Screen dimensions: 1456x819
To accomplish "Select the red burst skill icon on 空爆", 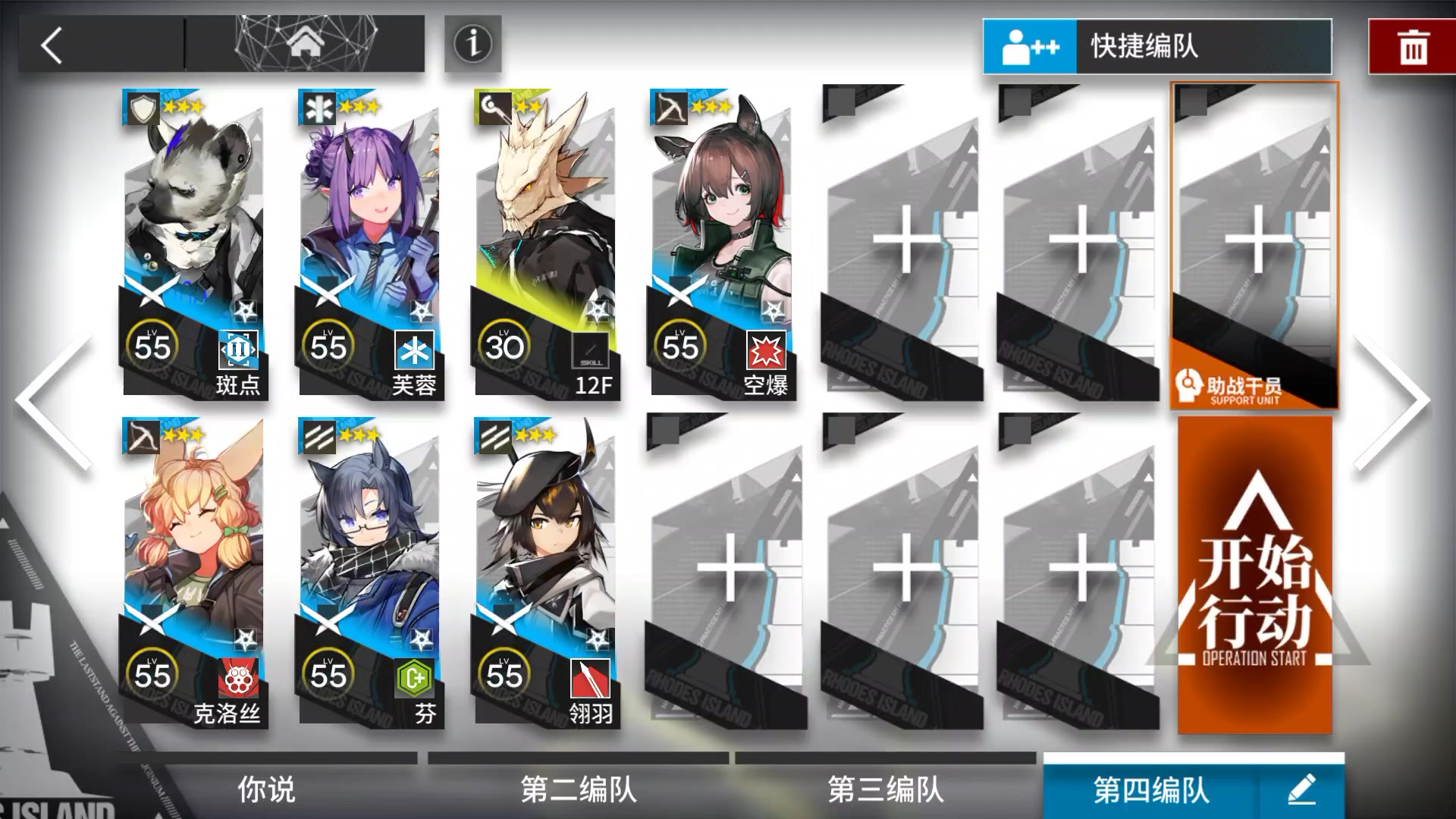I will pyautogui.click(x=768, y=350).
